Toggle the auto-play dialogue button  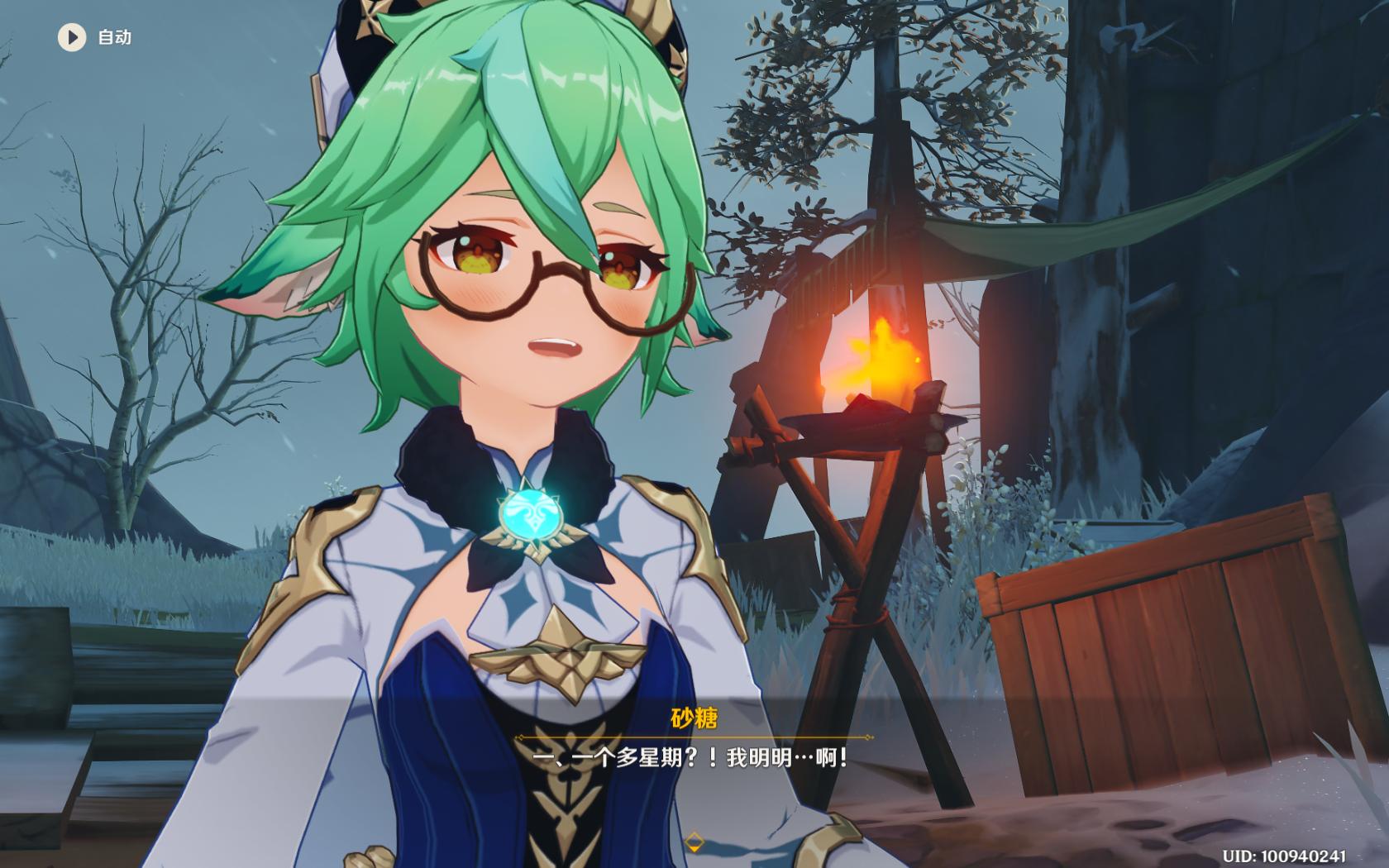(x=72, y=37)
